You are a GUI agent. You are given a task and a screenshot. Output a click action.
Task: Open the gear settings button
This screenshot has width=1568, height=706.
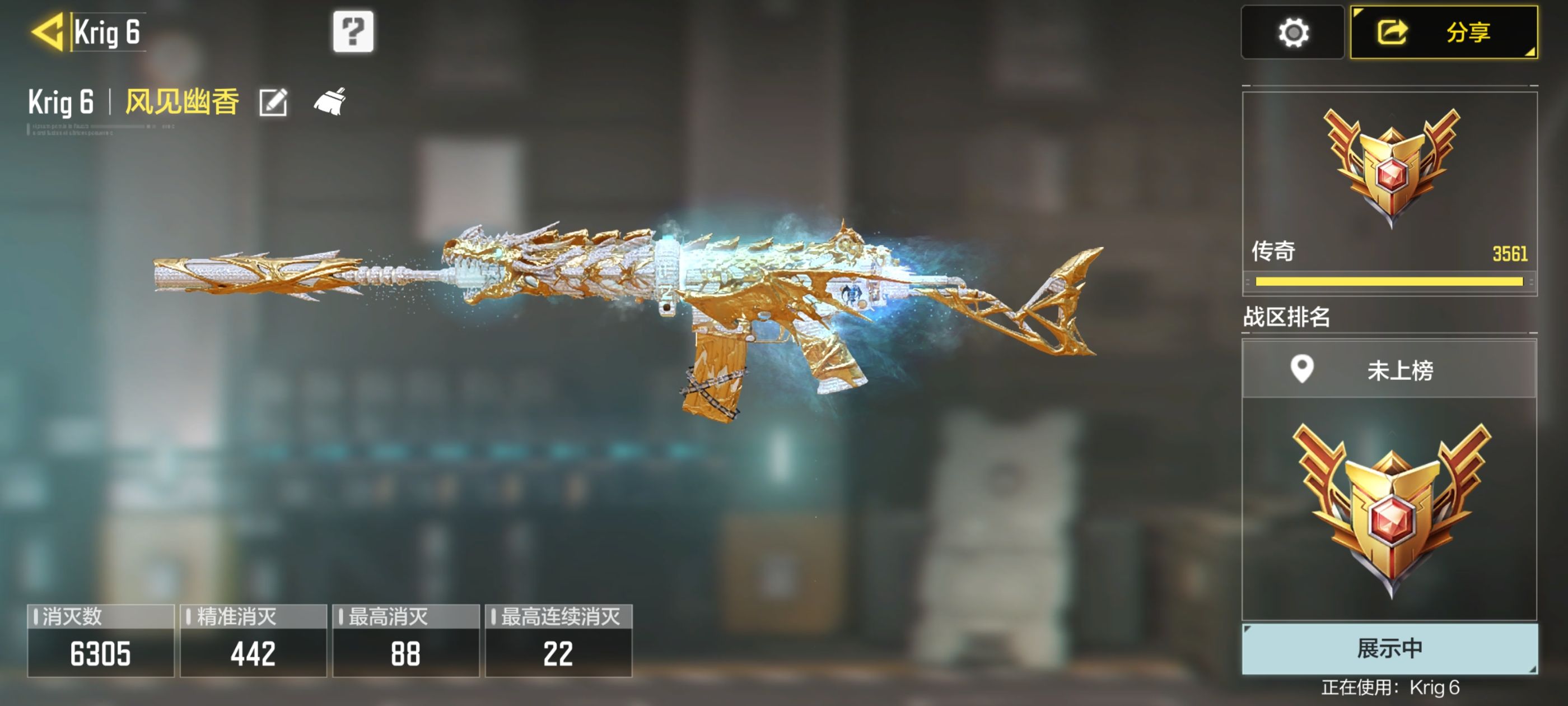[1292, 33]
